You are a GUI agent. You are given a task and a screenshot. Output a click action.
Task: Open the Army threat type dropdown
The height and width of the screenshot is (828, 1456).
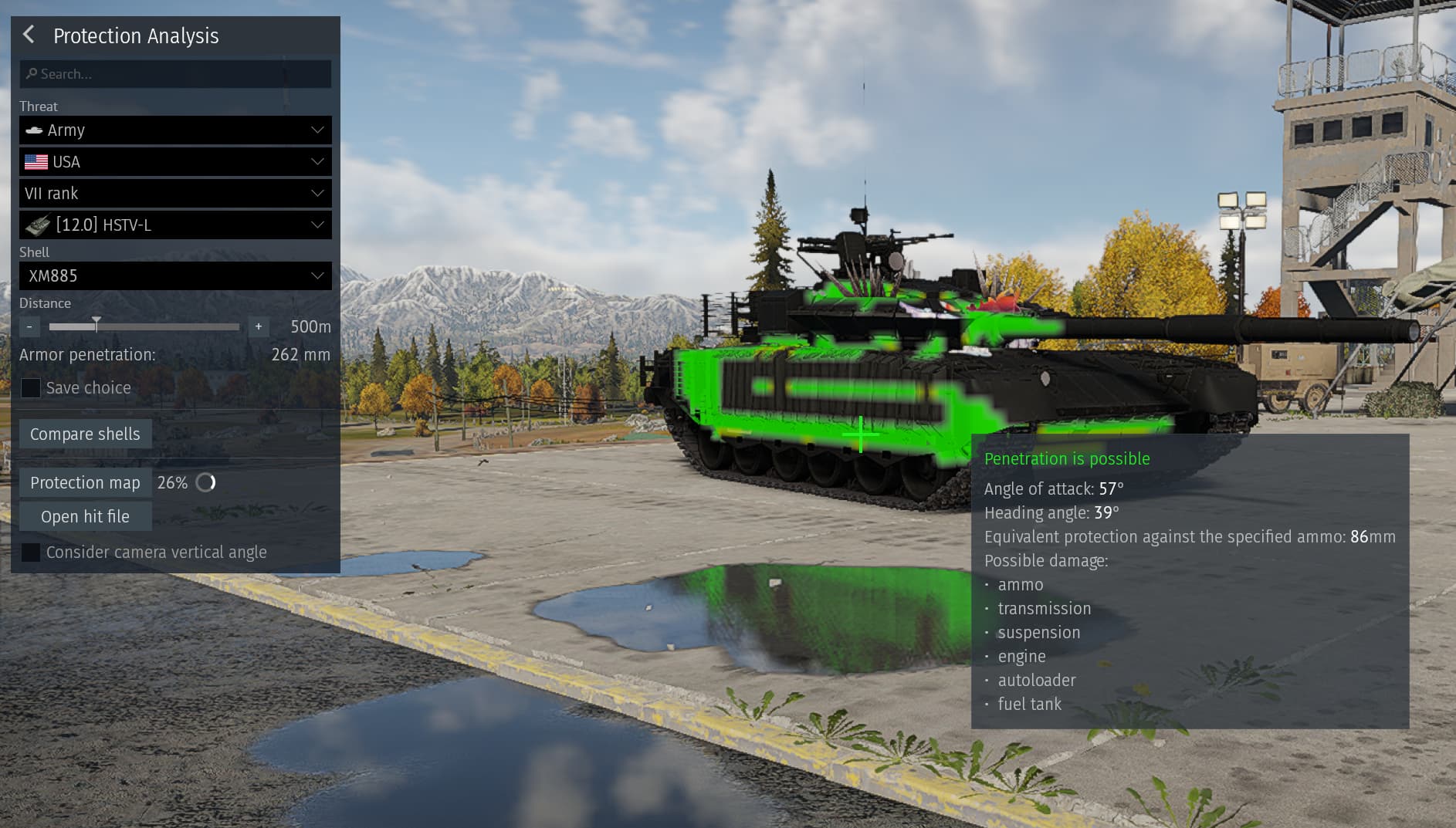point(175,130)
